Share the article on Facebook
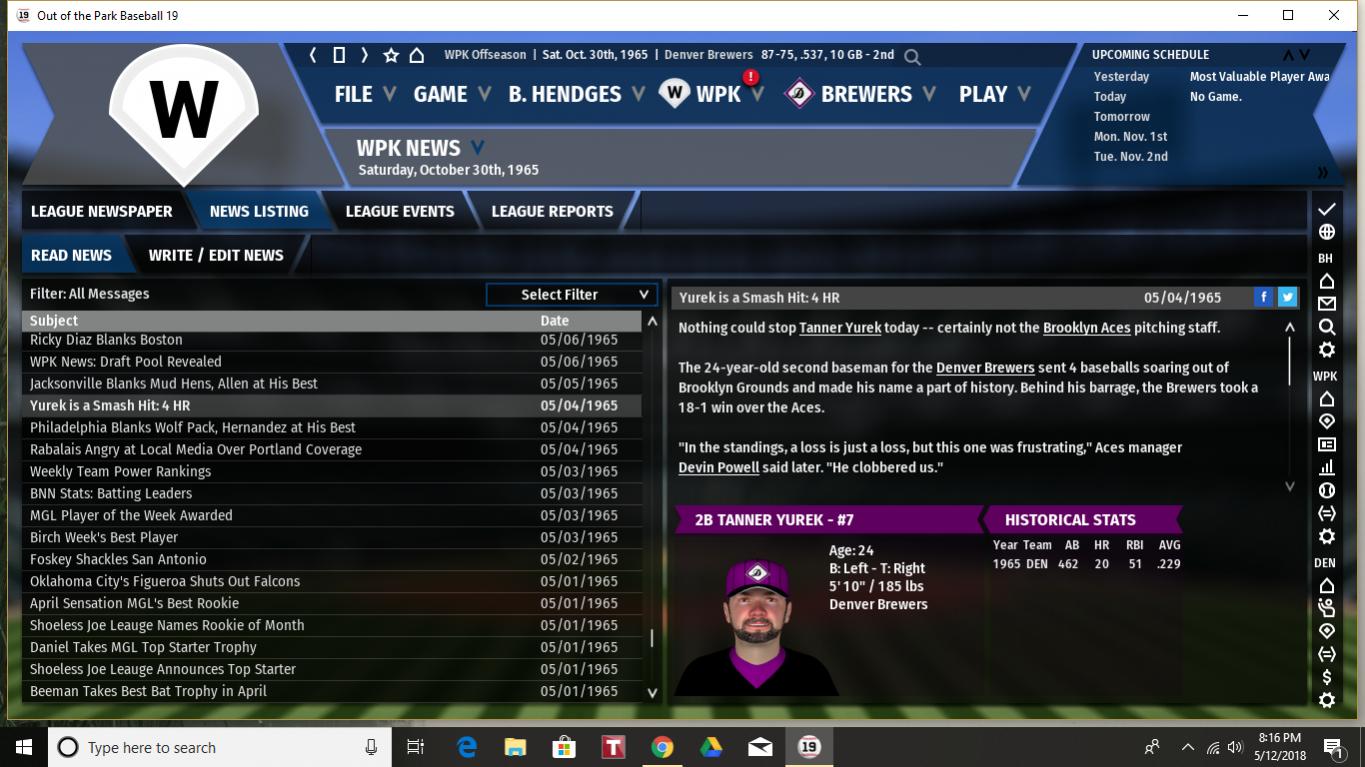This screenshot has width=1365, height=767. click(1264, 297)
